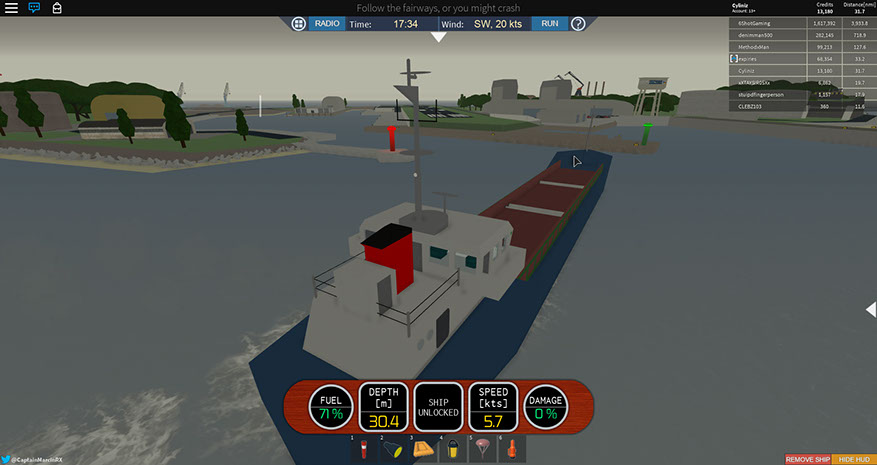Viewport: 877px width, 465px height.
Task: Click the RUN button
Action: tap(549, 23)
